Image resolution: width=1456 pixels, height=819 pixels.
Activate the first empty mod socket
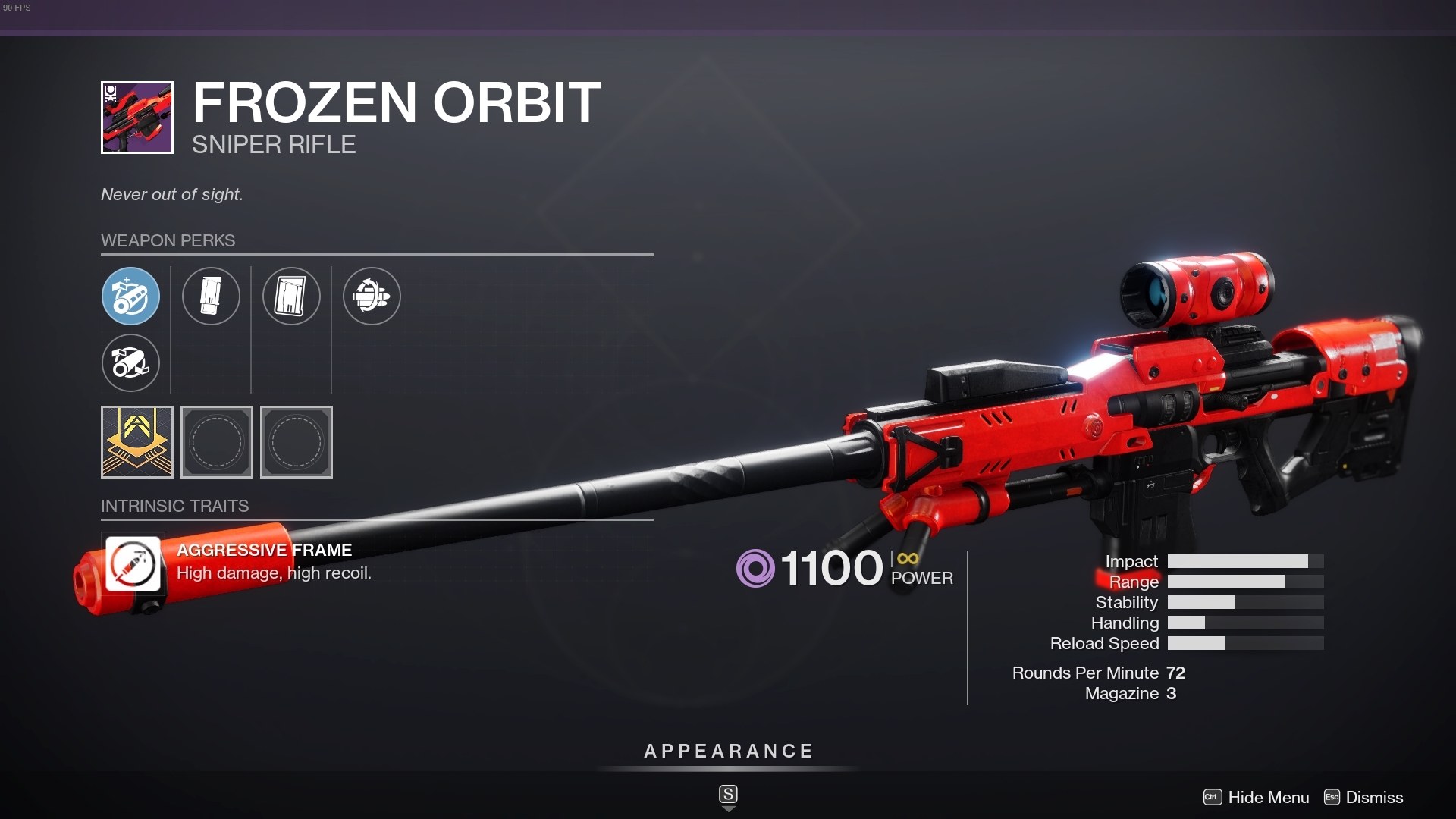[217, 442]
